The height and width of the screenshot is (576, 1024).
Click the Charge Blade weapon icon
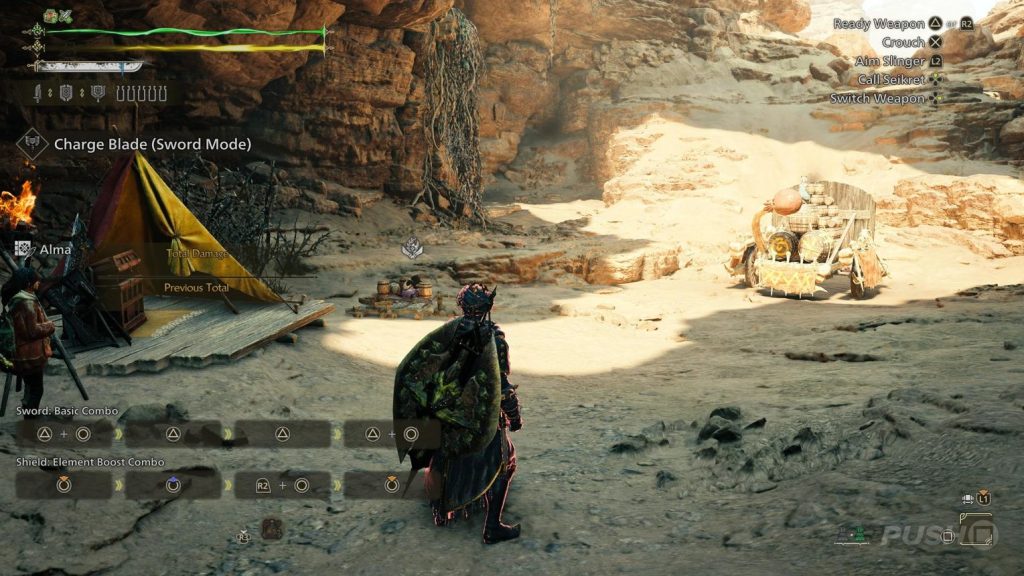33,144
